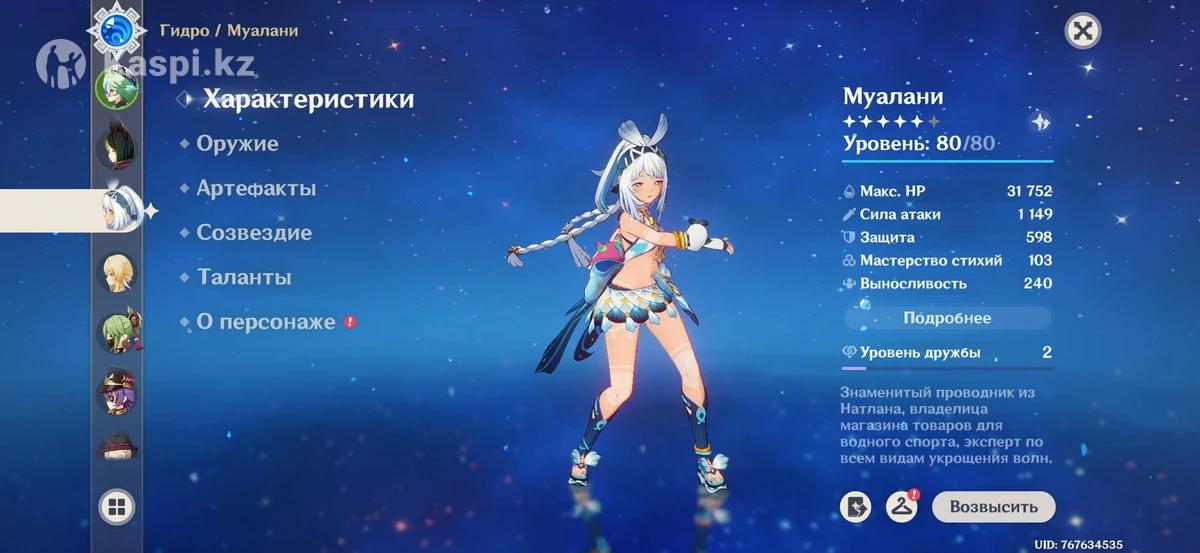
Task: Switch to the teal-green haired character portrait
Action: pyautogui.click(x=116, y=87)
